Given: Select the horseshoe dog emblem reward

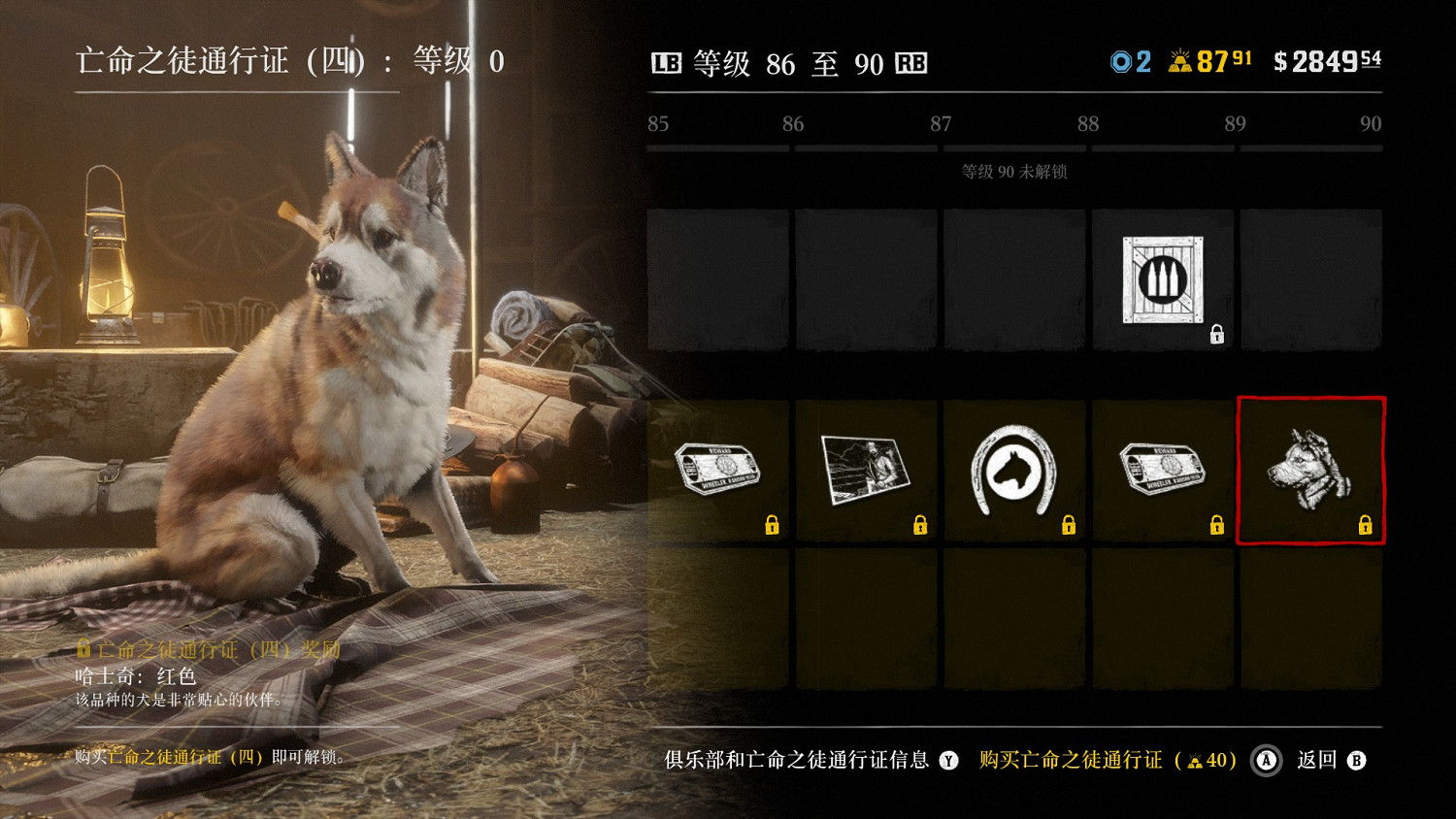Looking at the screenshot, I should click(1014, 471).
